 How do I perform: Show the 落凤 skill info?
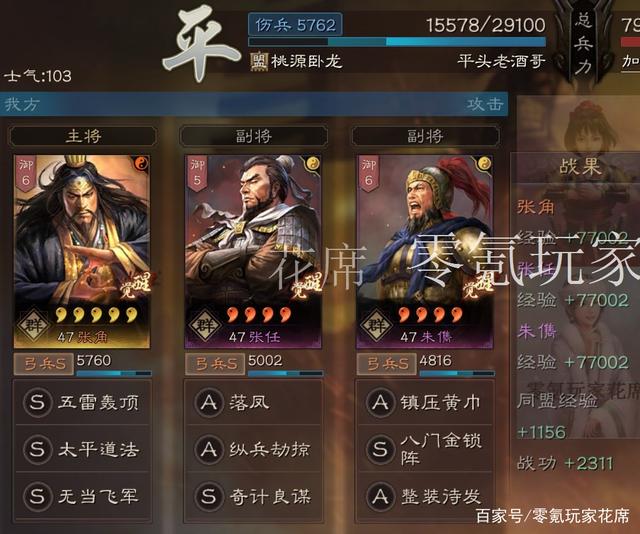point(252,403)
